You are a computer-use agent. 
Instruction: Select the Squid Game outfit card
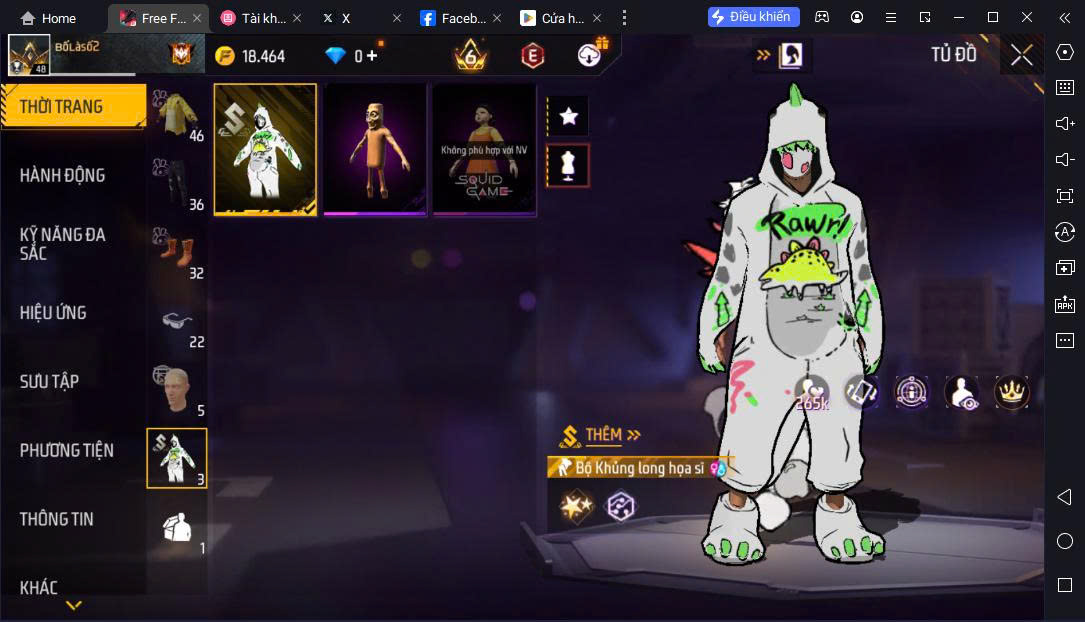coord(484,148)
